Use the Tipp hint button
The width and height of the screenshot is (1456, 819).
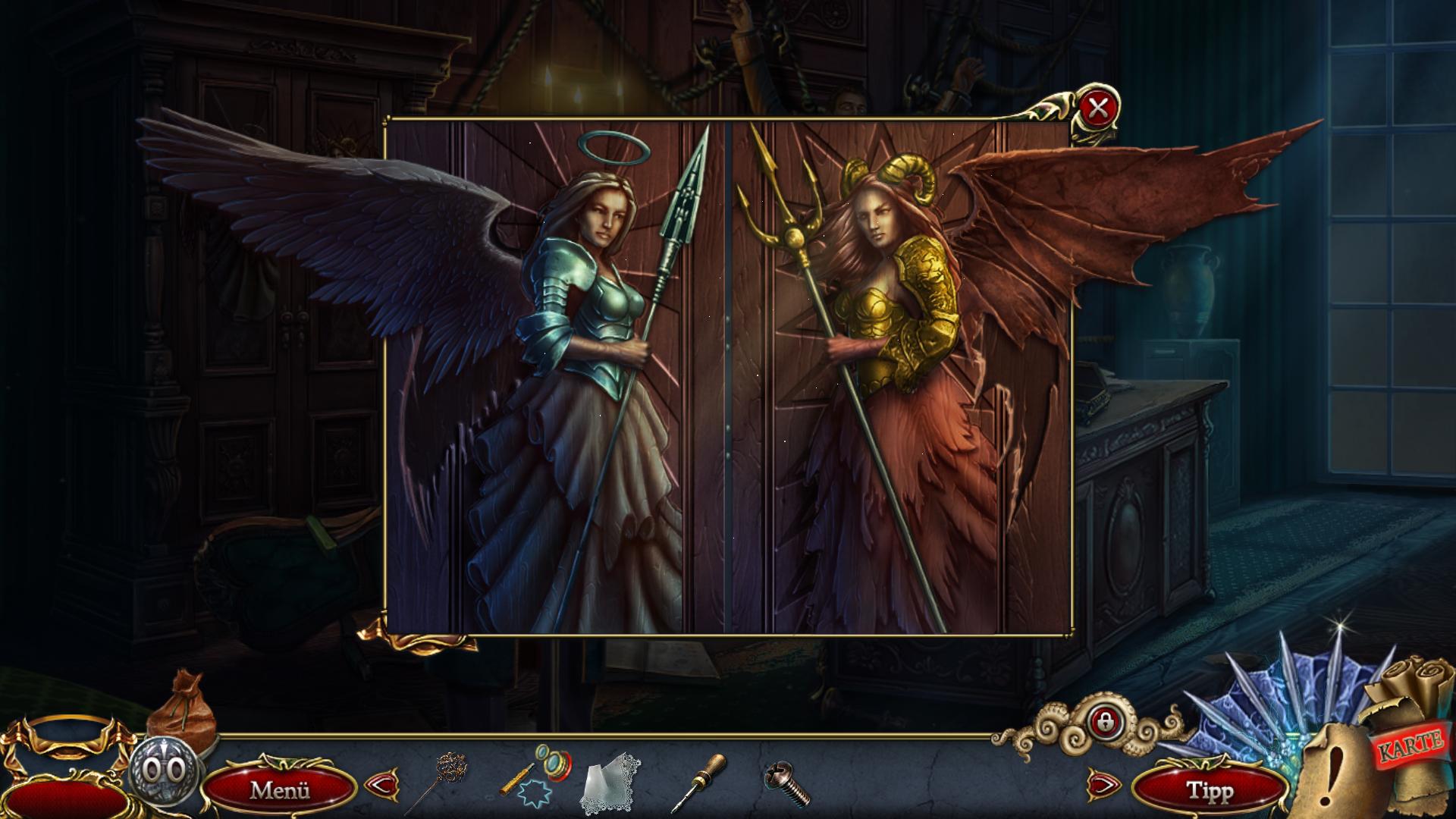(x=1210, y=790)
